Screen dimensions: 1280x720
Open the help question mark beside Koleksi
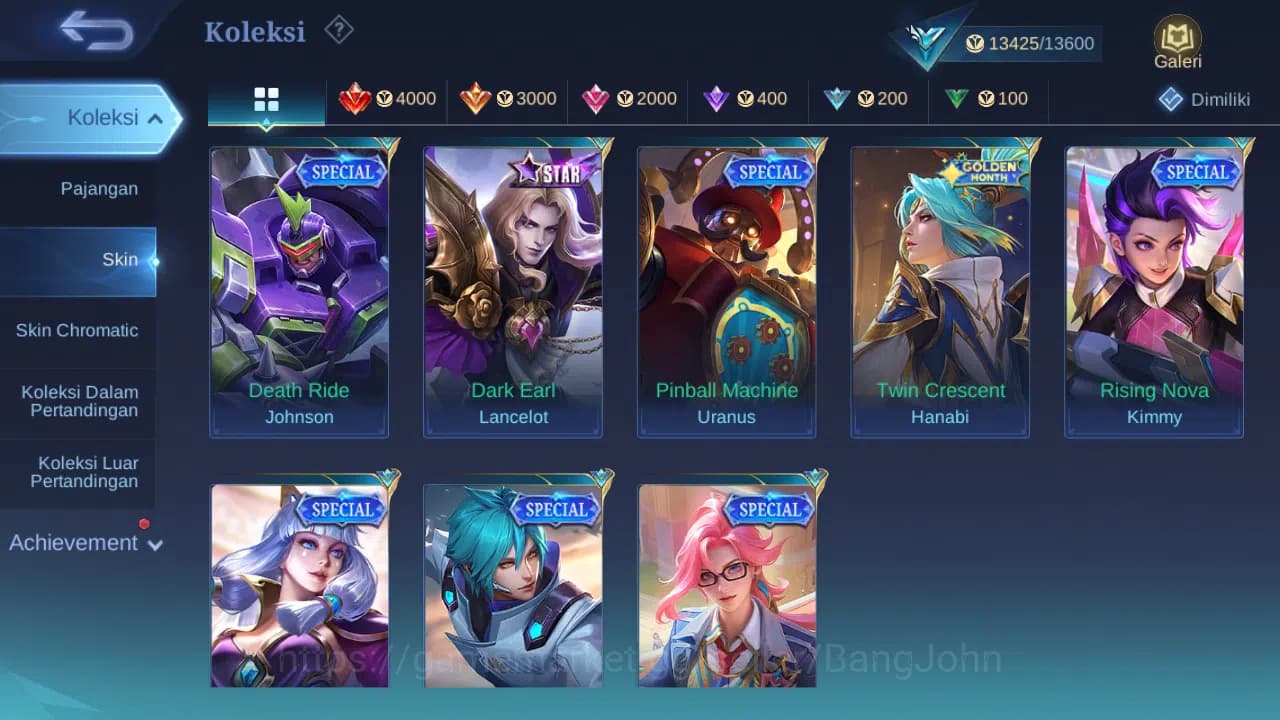click(x=338, y=30)
